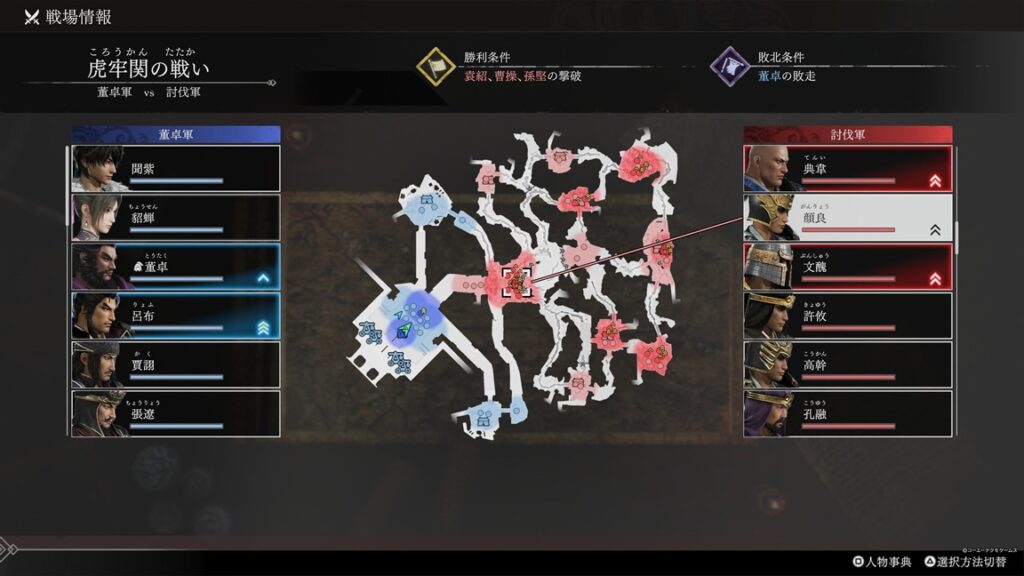The height and width of the screenshot is (576, 1024).
Task: Choose 董卓 in the blue army list
Action: pos(176,266)
